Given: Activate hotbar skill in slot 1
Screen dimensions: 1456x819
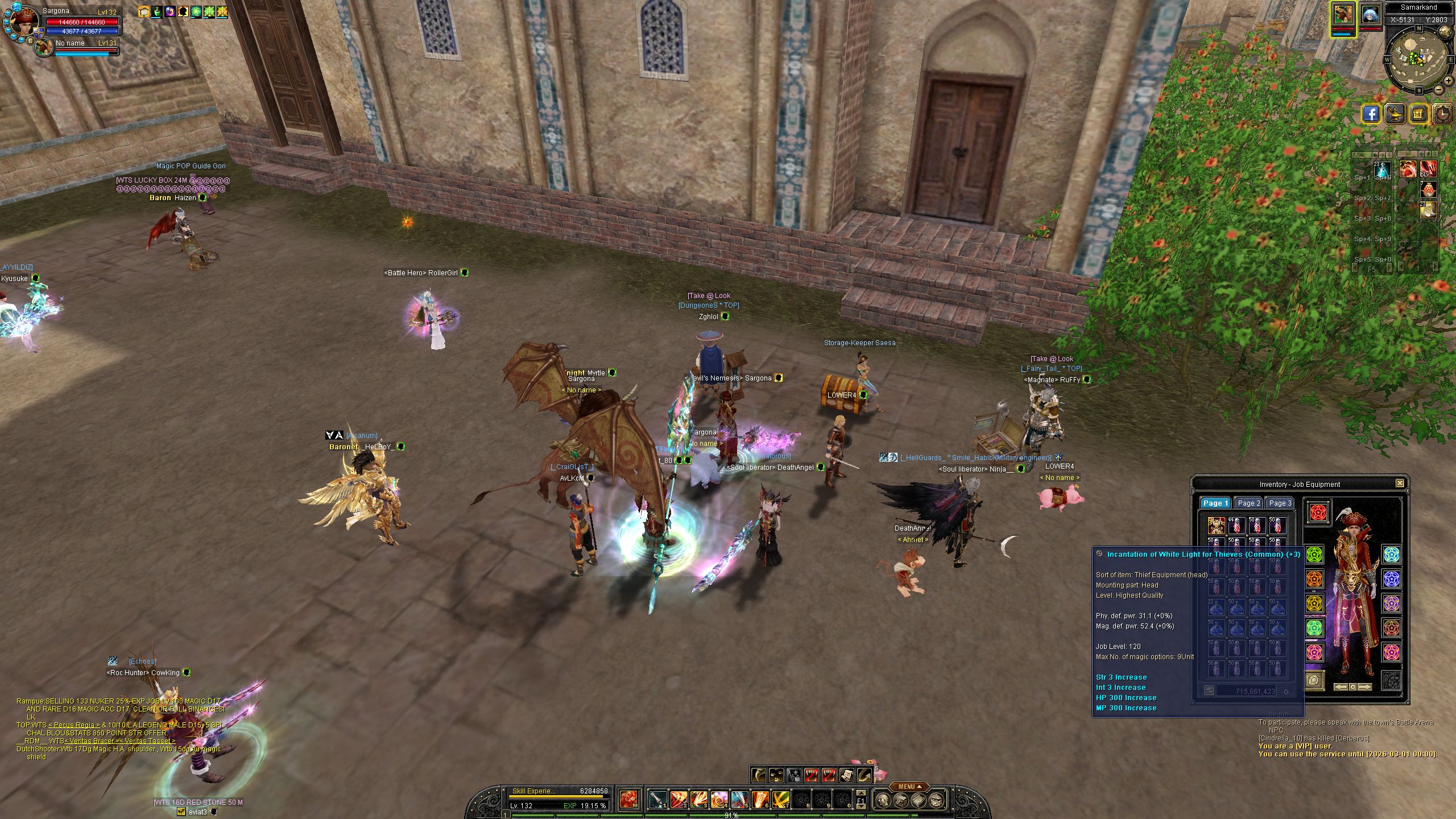Looking at the screenshot, I should [x=658, y=800].
